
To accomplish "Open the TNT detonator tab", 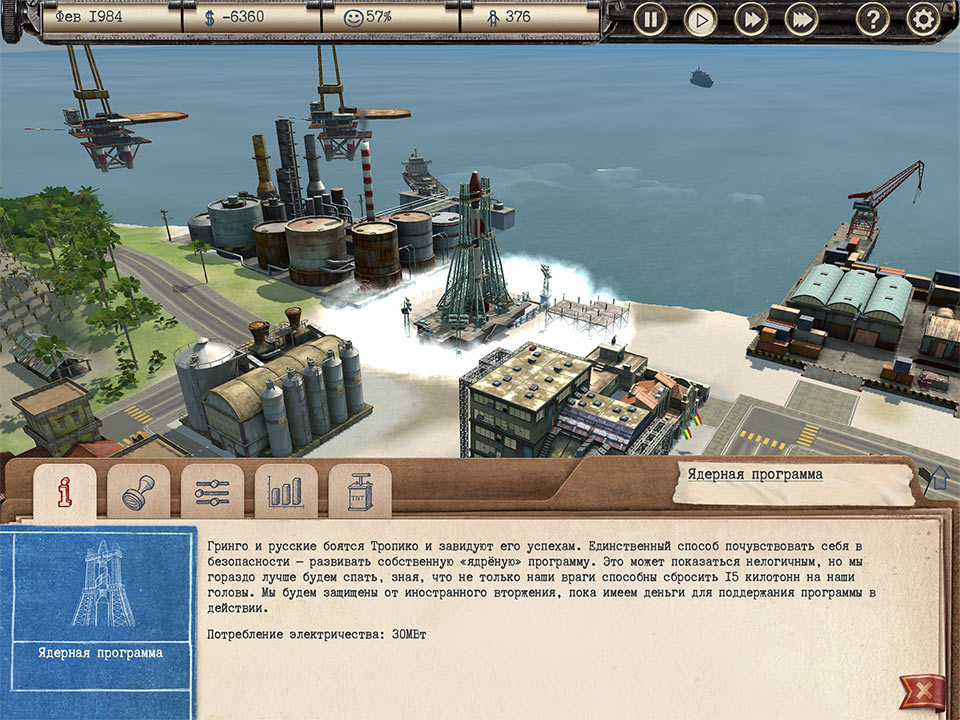I will (360, 492).
